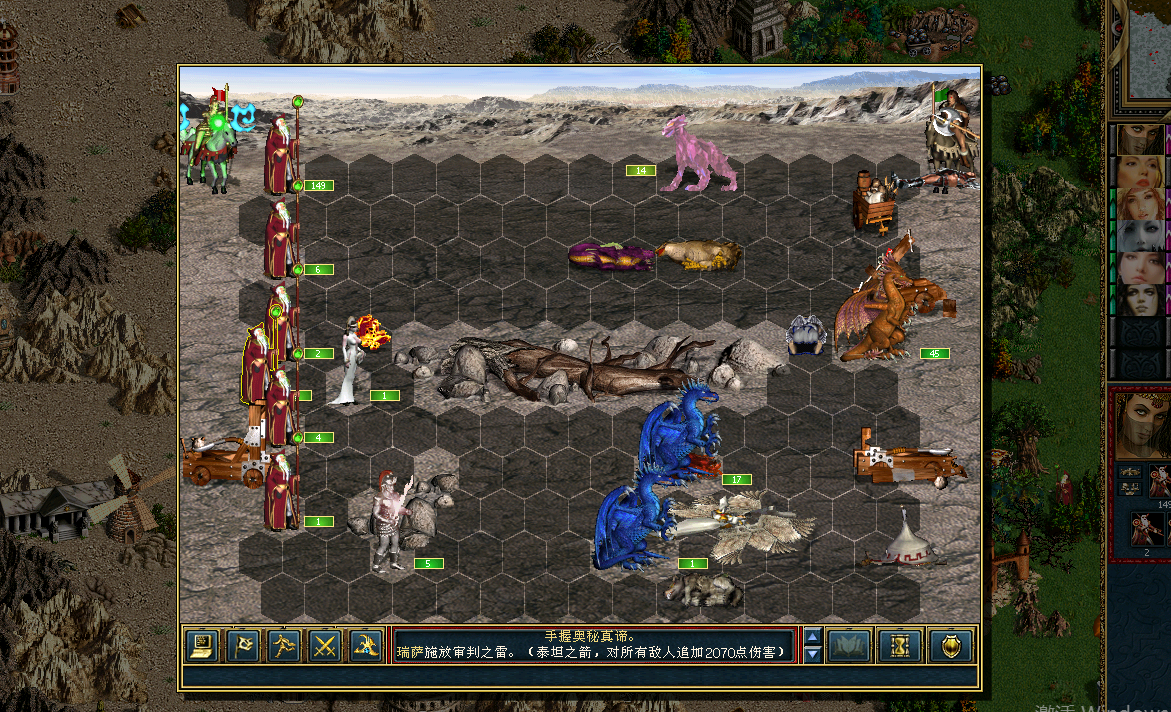Toggle auto-combat with the crossed swords
The image size is (1171, 712).
(x=324, y=646)
